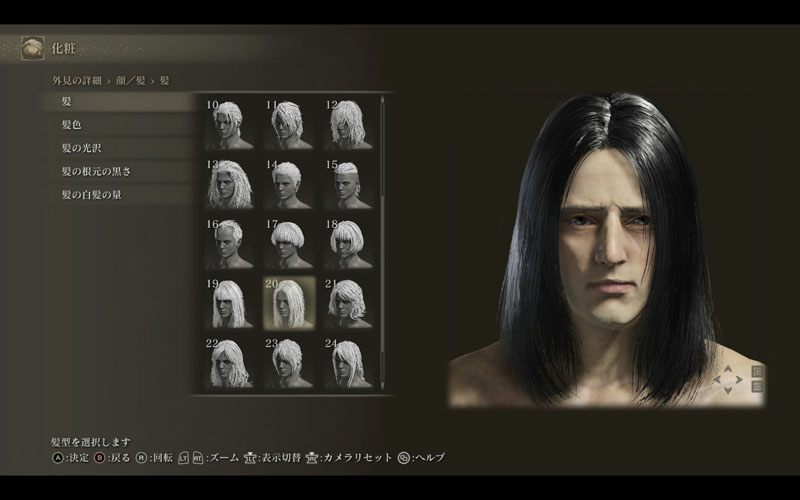Pick wavy hairstyle 22
Screen dimensions: 800x500
tap(230, 362)
